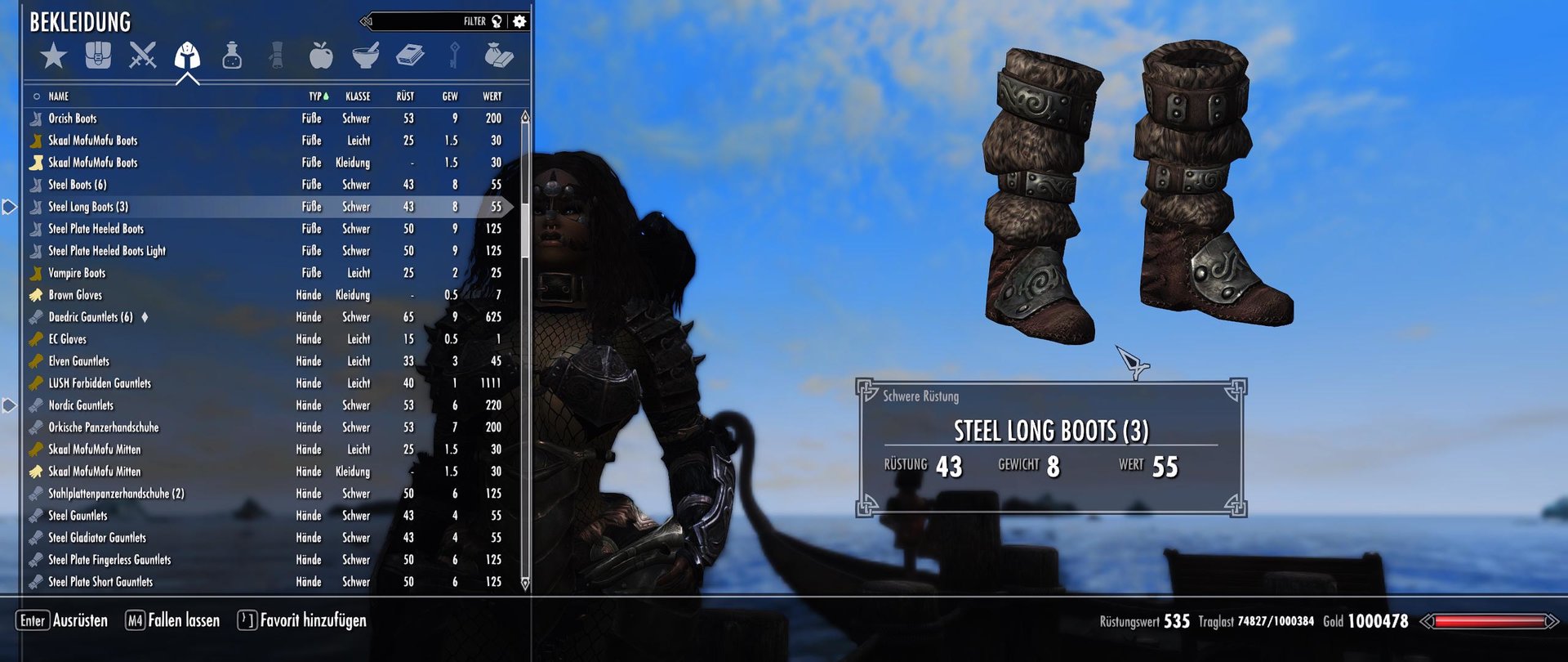
Task: Select Elven Gauntlets in the inventory
Action: [x=78, y=361]
